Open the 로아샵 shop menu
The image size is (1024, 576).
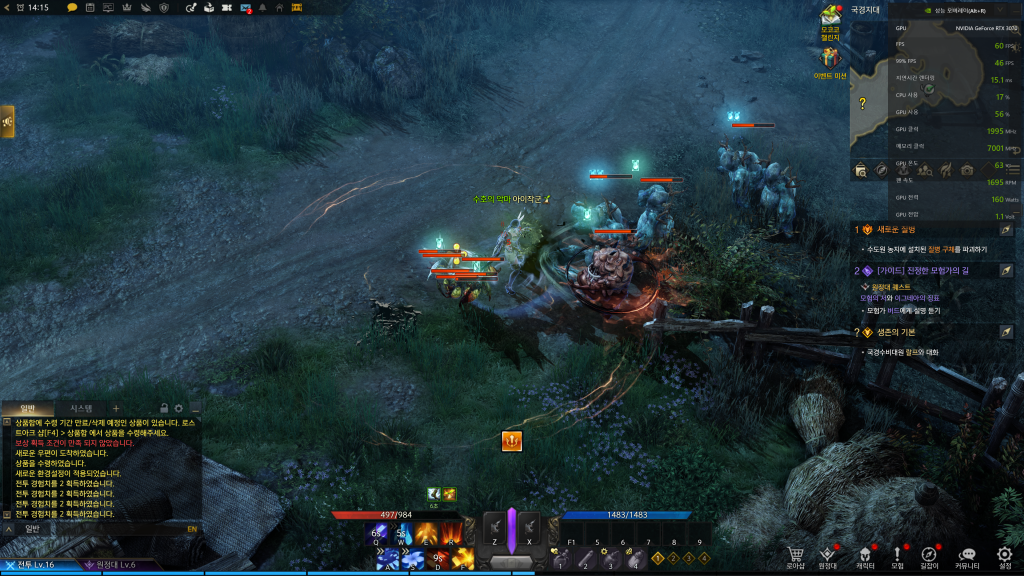click(x=796, y=556)
